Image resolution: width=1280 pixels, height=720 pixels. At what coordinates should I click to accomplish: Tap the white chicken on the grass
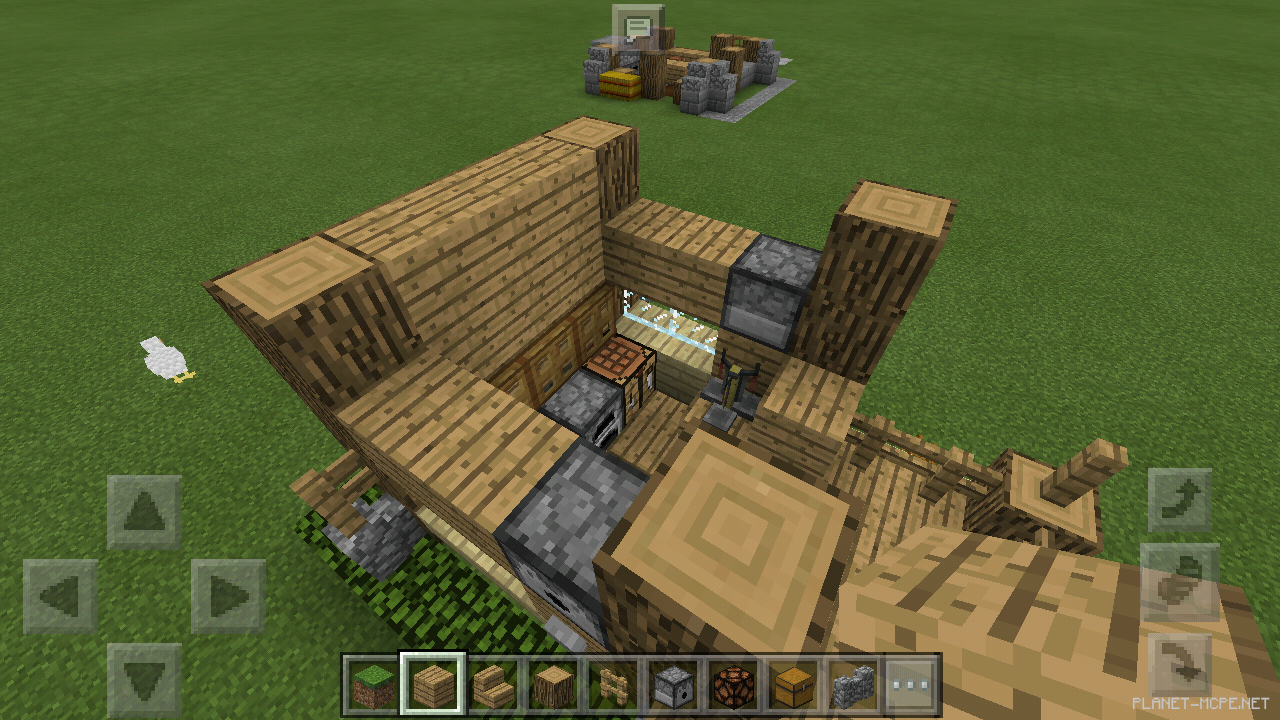[163, 360]
